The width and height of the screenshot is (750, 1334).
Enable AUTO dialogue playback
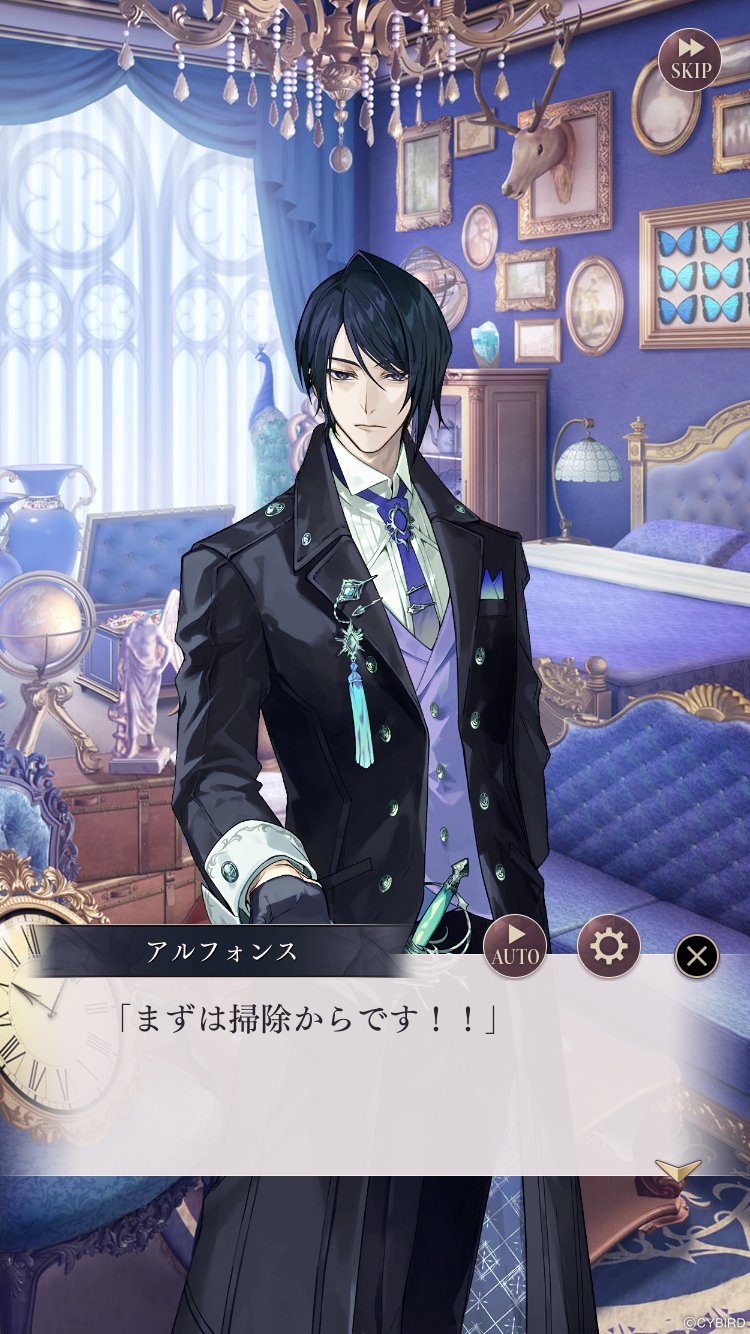point(515,945)
